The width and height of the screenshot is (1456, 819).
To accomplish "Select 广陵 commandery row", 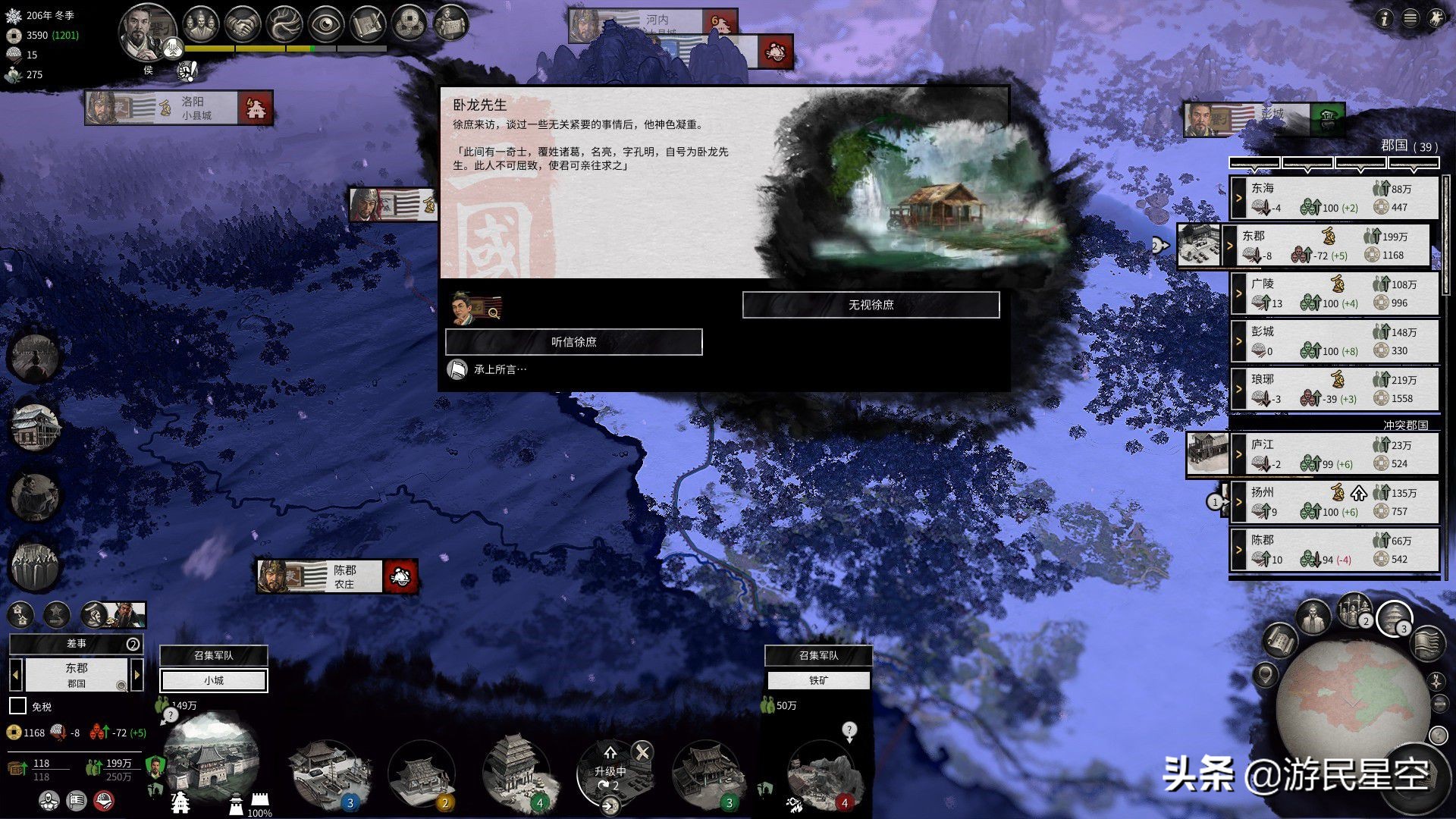I will tap(1335, 293).
